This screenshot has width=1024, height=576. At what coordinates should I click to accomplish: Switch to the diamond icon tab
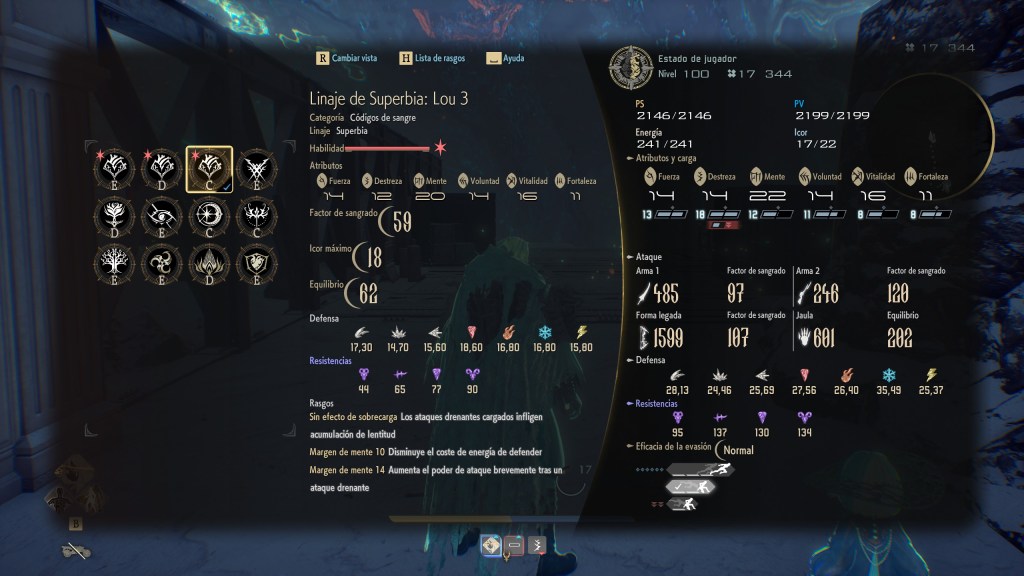[491, 545]
